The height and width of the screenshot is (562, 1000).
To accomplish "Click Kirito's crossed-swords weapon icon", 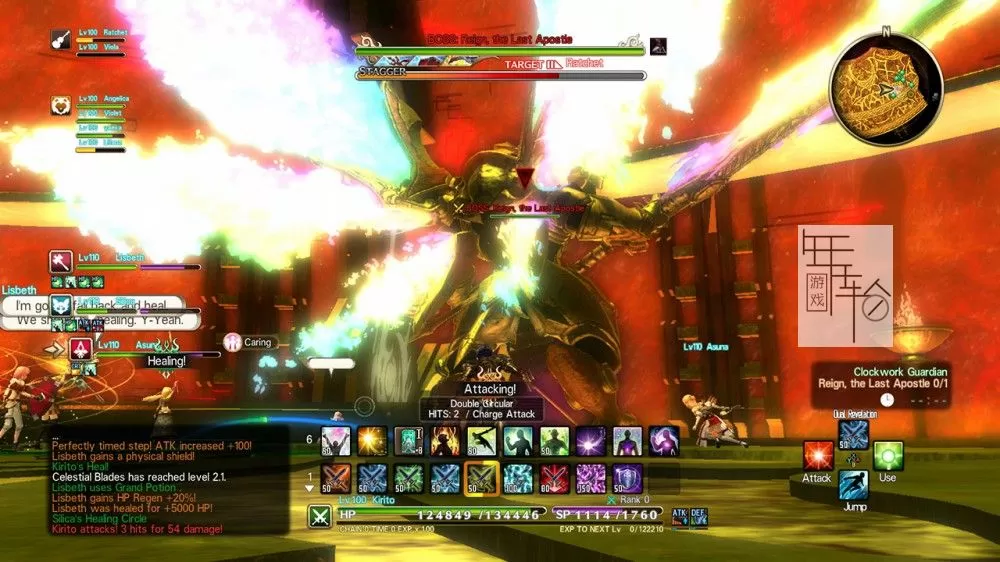I will point(320,516).
